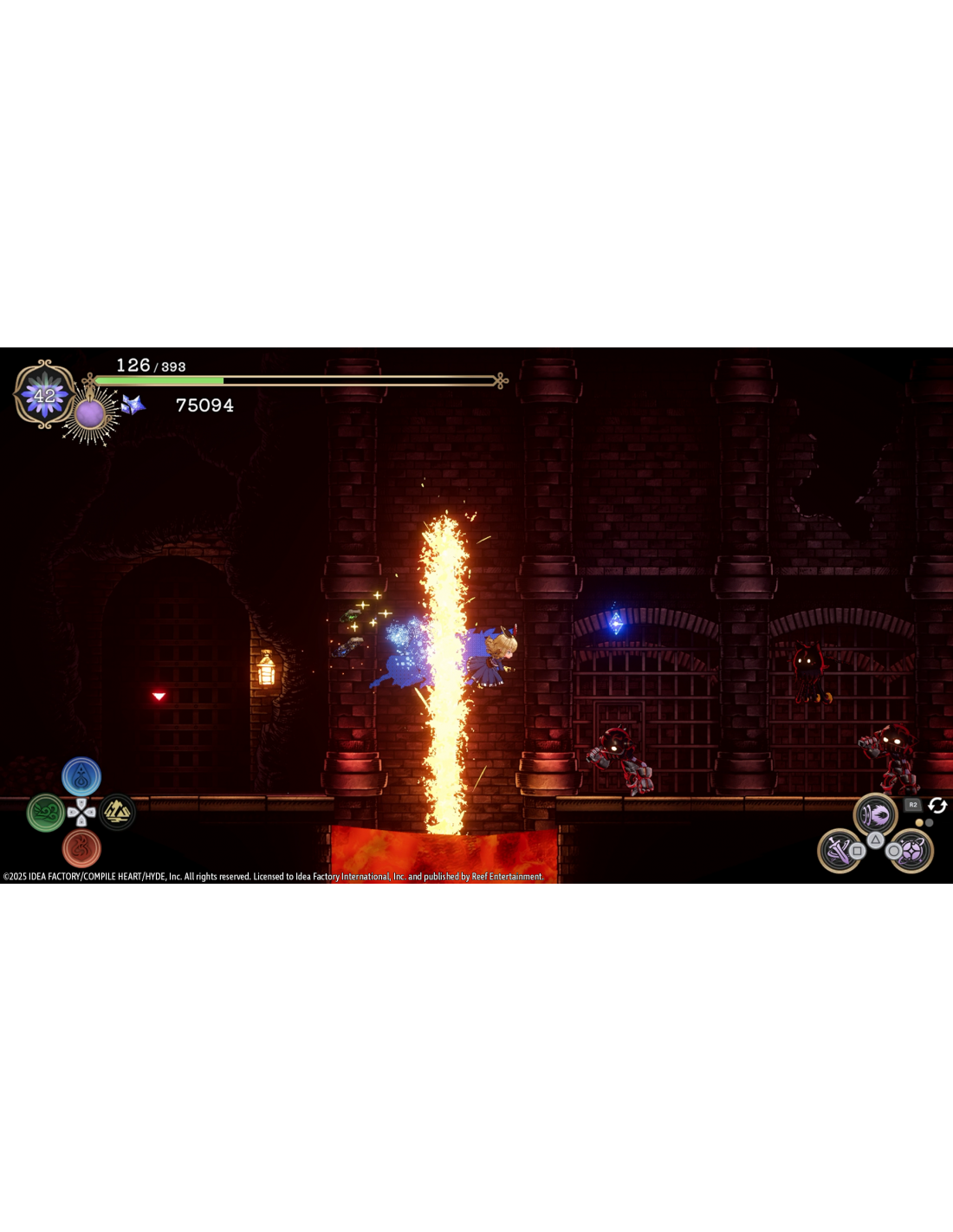Select the blue water element emblem
The height and width of the screenshot is (1232, 953).
coord(81,777)
